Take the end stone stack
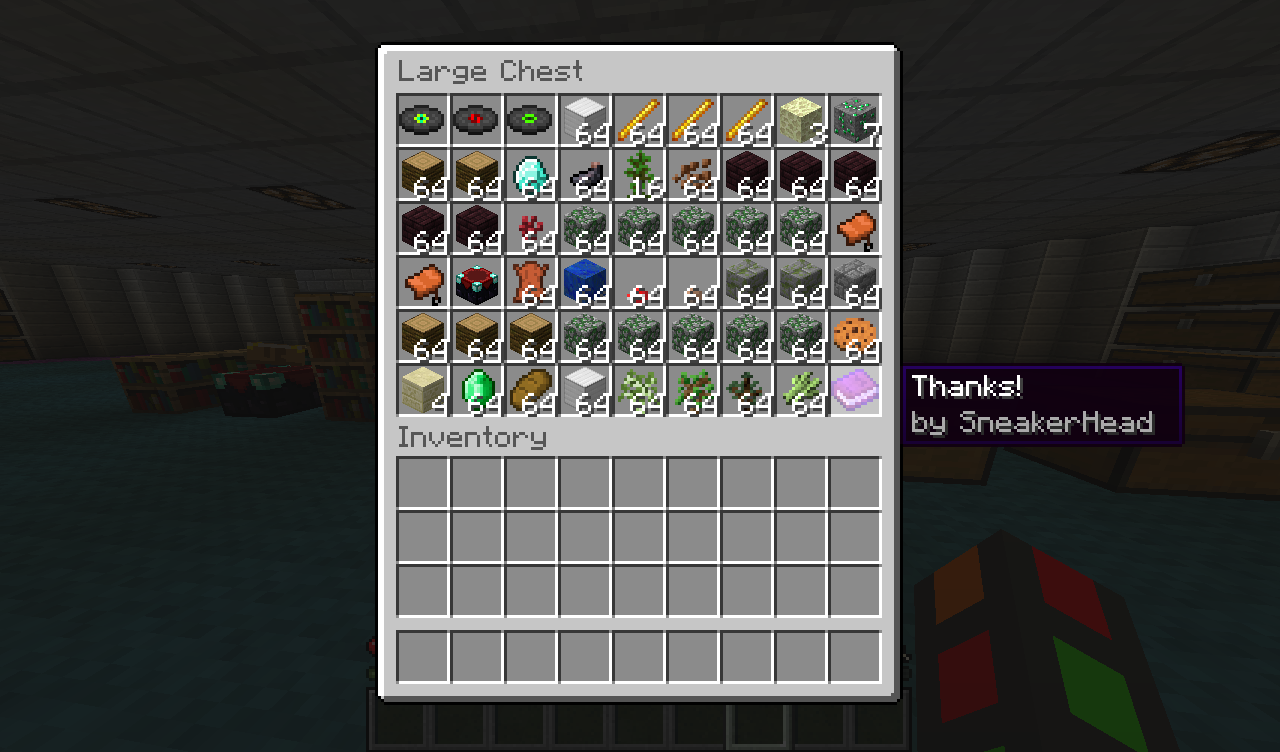 [x=801, y=120]
